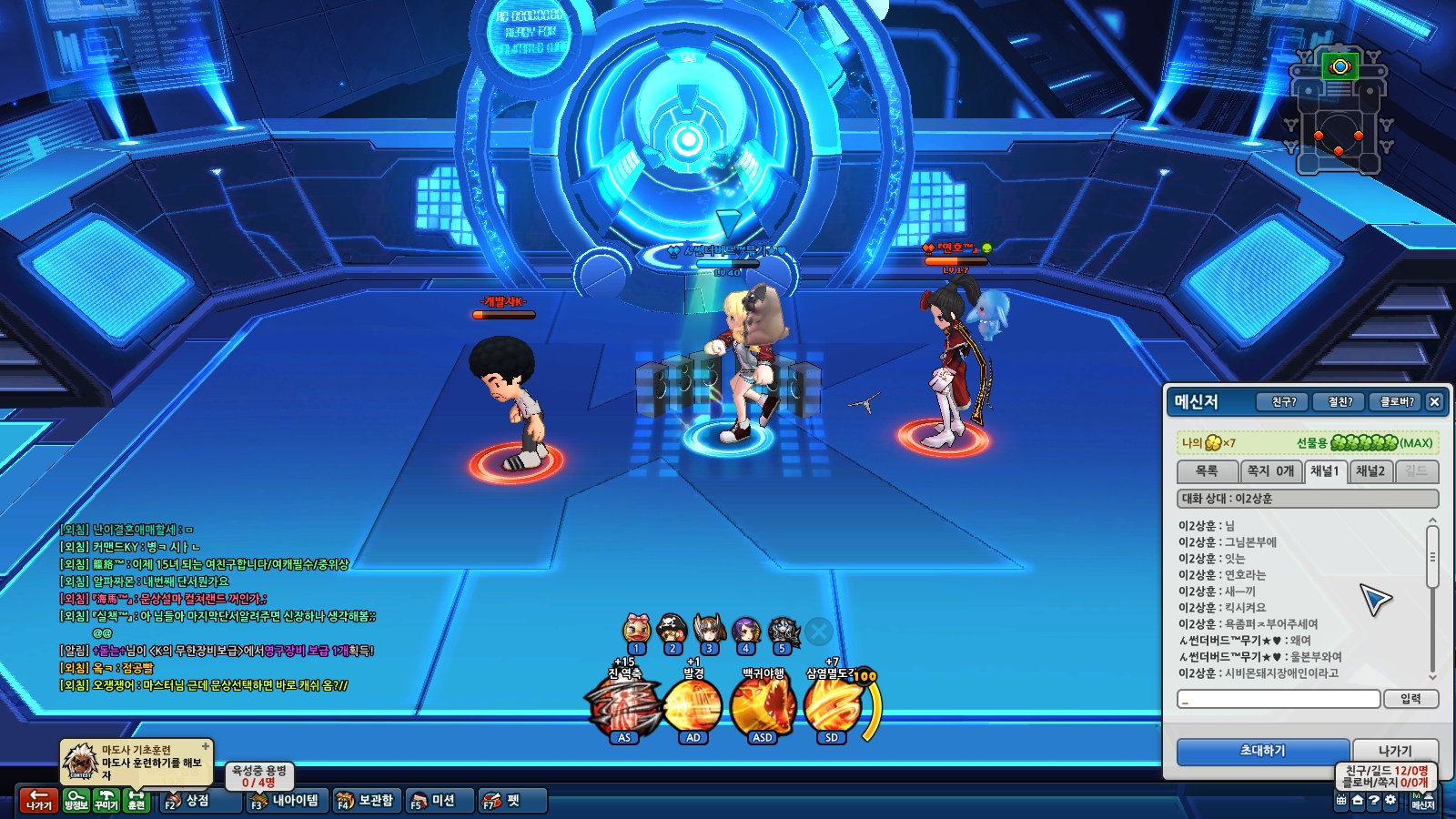
Task: Select the pirate hat mercenary portrait
Action: coord(672,629)
